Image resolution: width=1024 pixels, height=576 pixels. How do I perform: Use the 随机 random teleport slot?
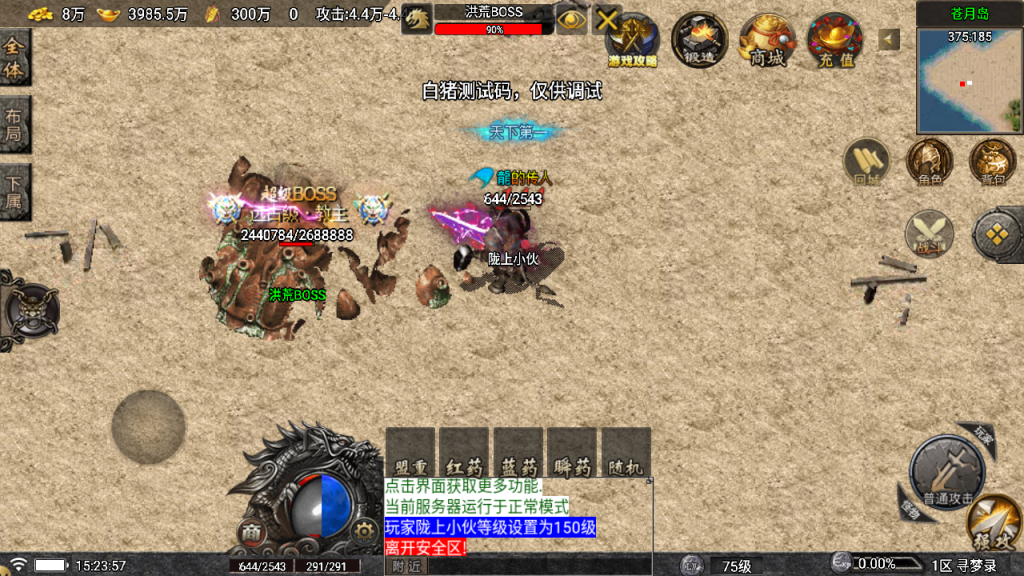coord(626,453)
